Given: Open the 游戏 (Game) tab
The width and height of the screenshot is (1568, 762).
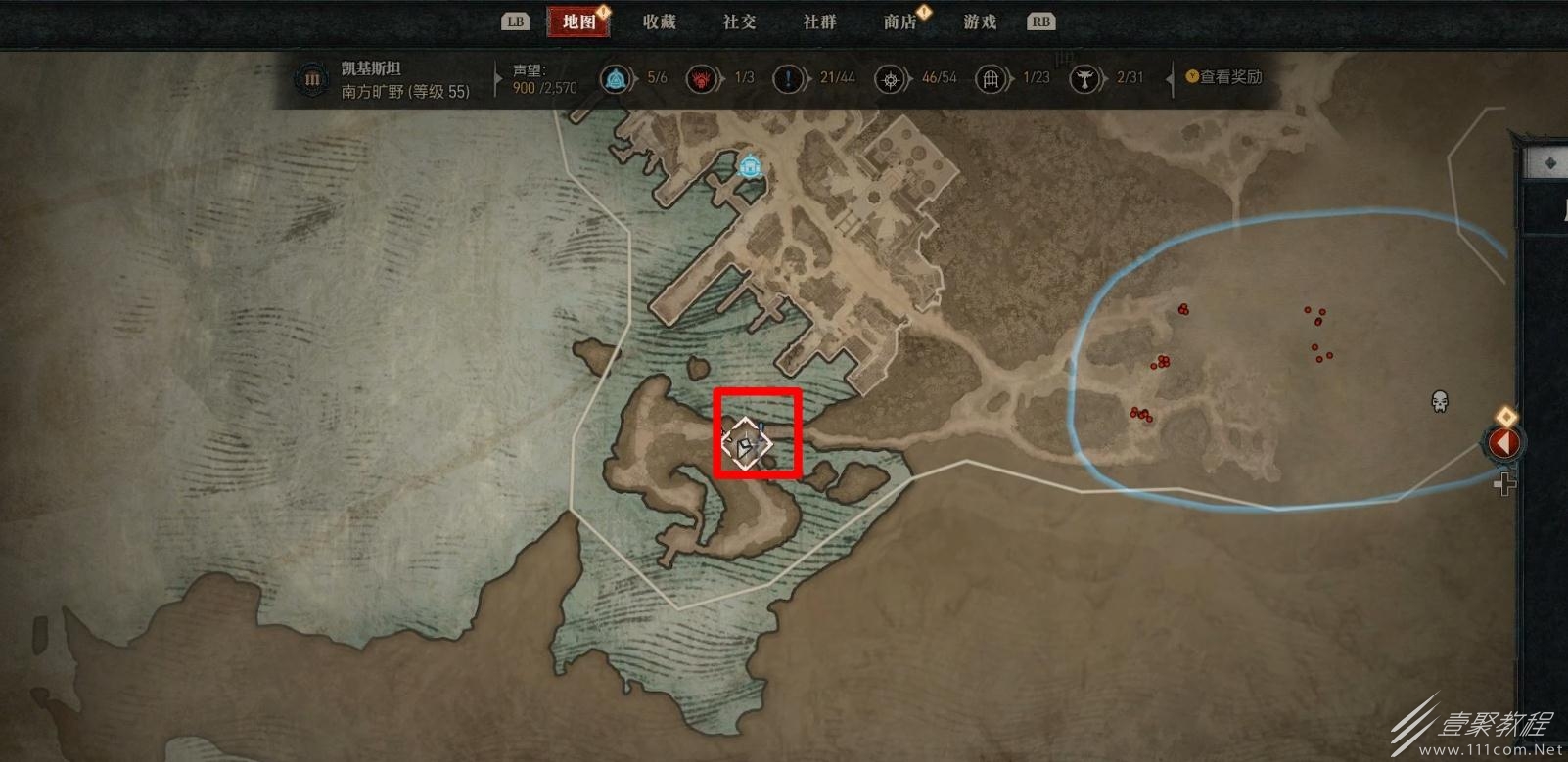Looking at the screenshot, I should click(979, 22).
